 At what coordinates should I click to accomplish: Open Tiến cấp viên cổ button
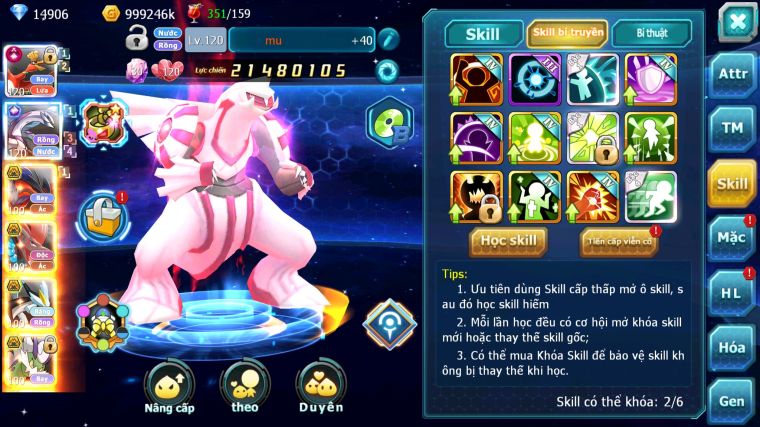click(619, 241)
